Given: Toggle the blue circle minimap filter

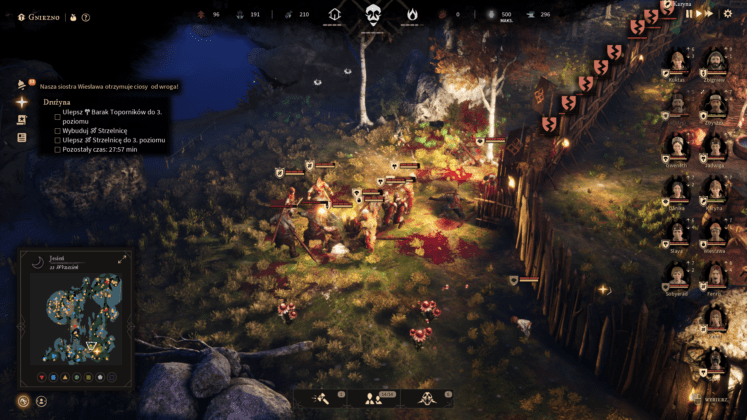Looking at the screenshot, I should [x=53, y=378].
